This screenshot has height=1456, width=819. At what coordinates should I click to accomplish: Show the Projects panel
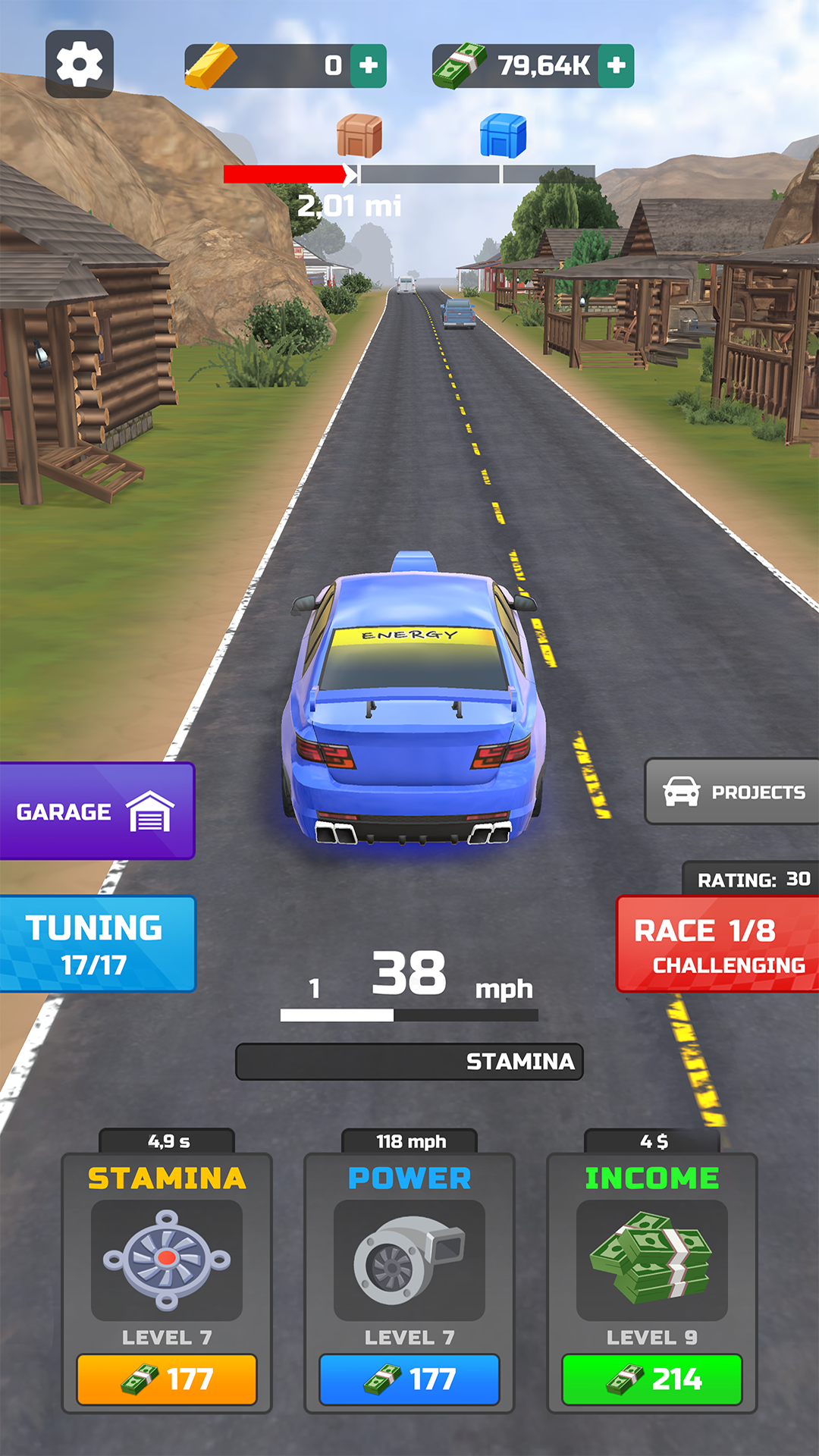coord(733,792)
